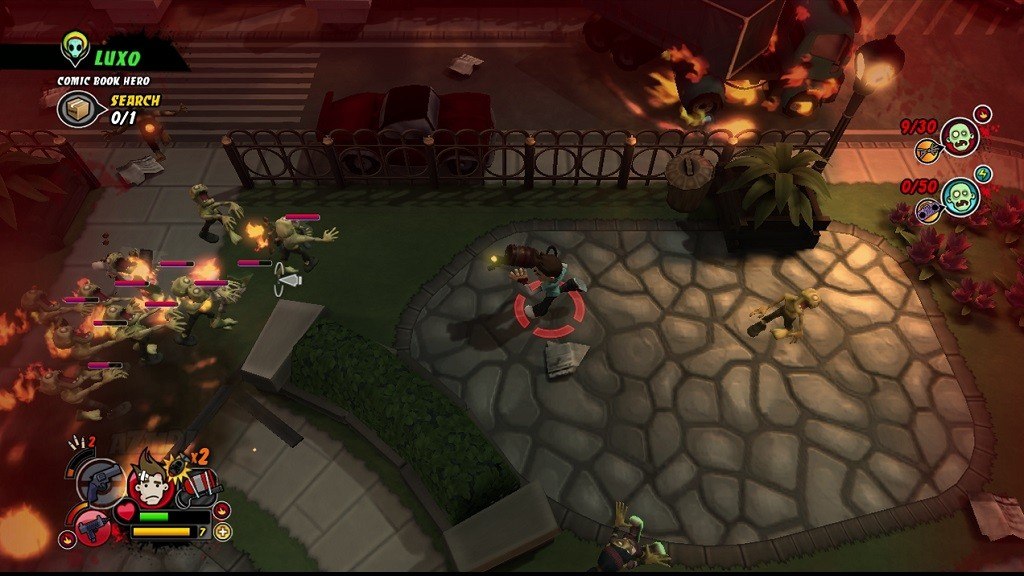The width and height of the screenshot is (1024, 576).
Task: Click the gold plus medal icon
Action: (x=222, y=531)
